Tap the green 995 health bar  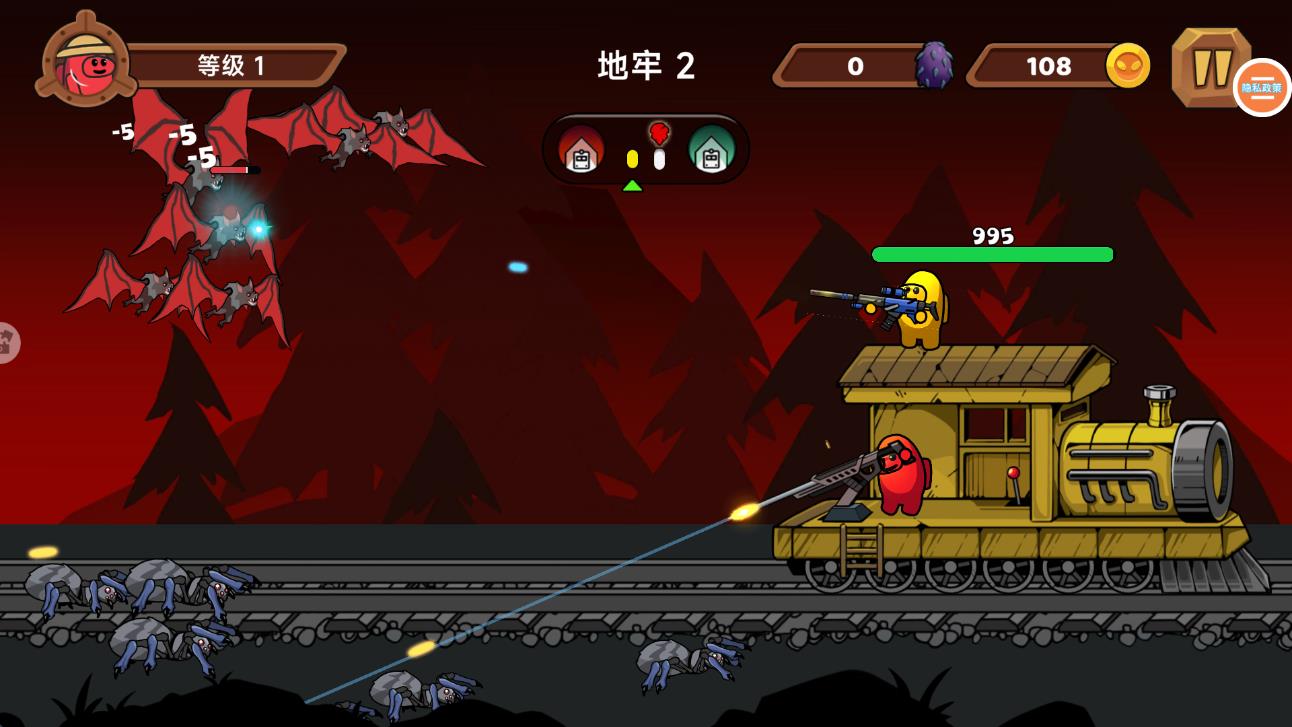tap(991, 254)
